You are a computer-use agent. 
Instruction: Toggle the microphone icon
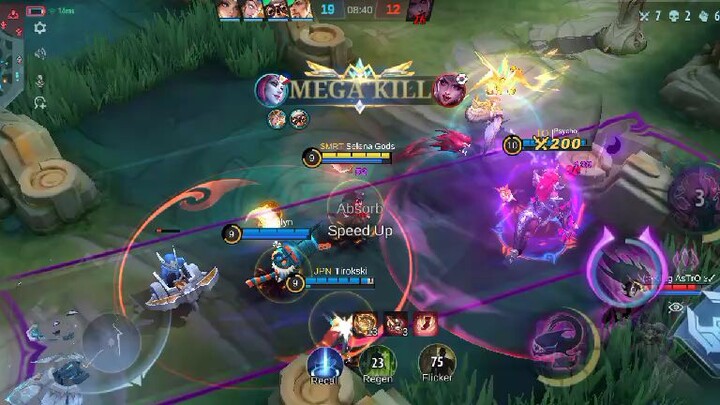click(40, 80)
